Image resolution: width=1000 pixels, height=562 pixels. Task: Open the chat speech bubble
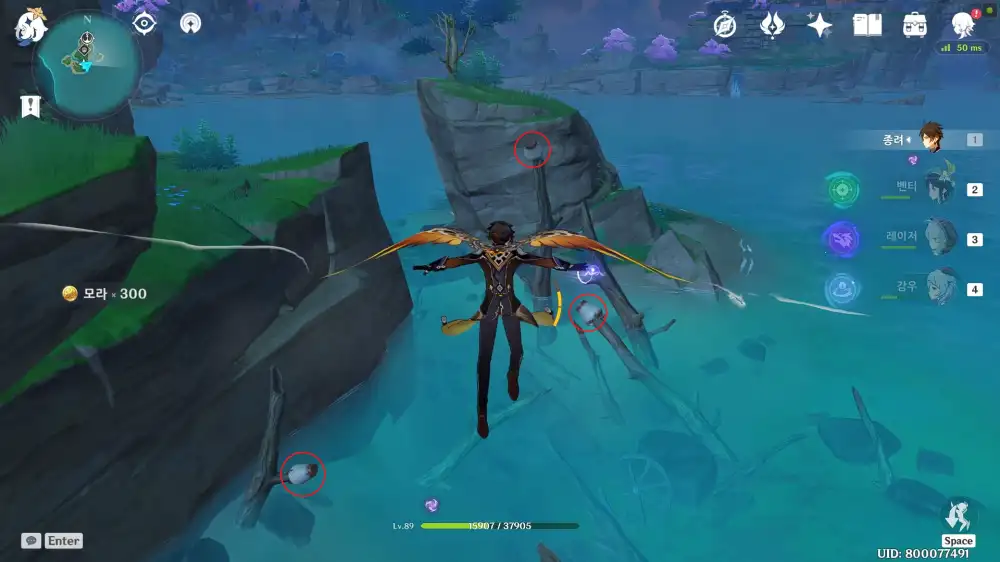click(31, 540)
